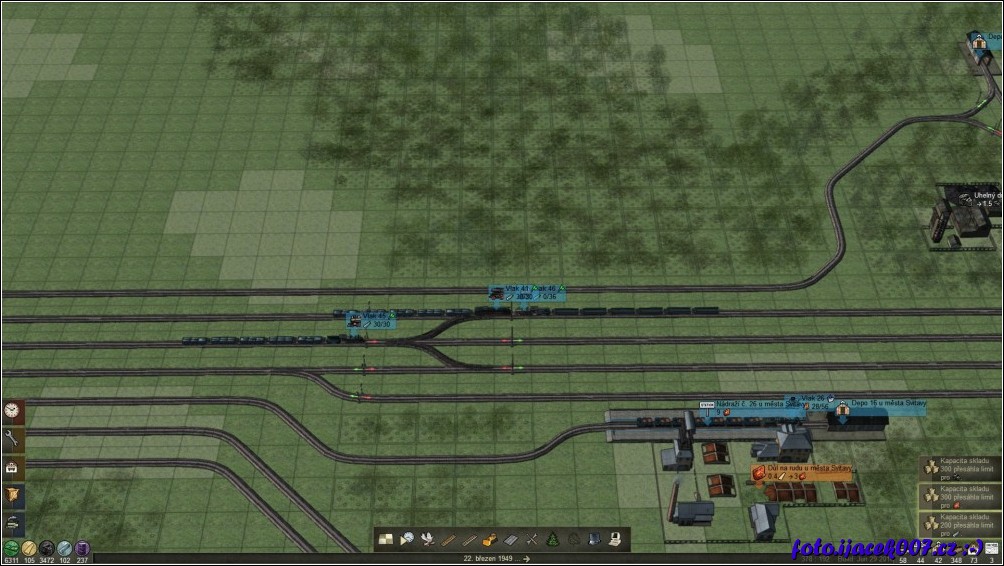Open the locomotive panel in the sidebar

[13, 522]
